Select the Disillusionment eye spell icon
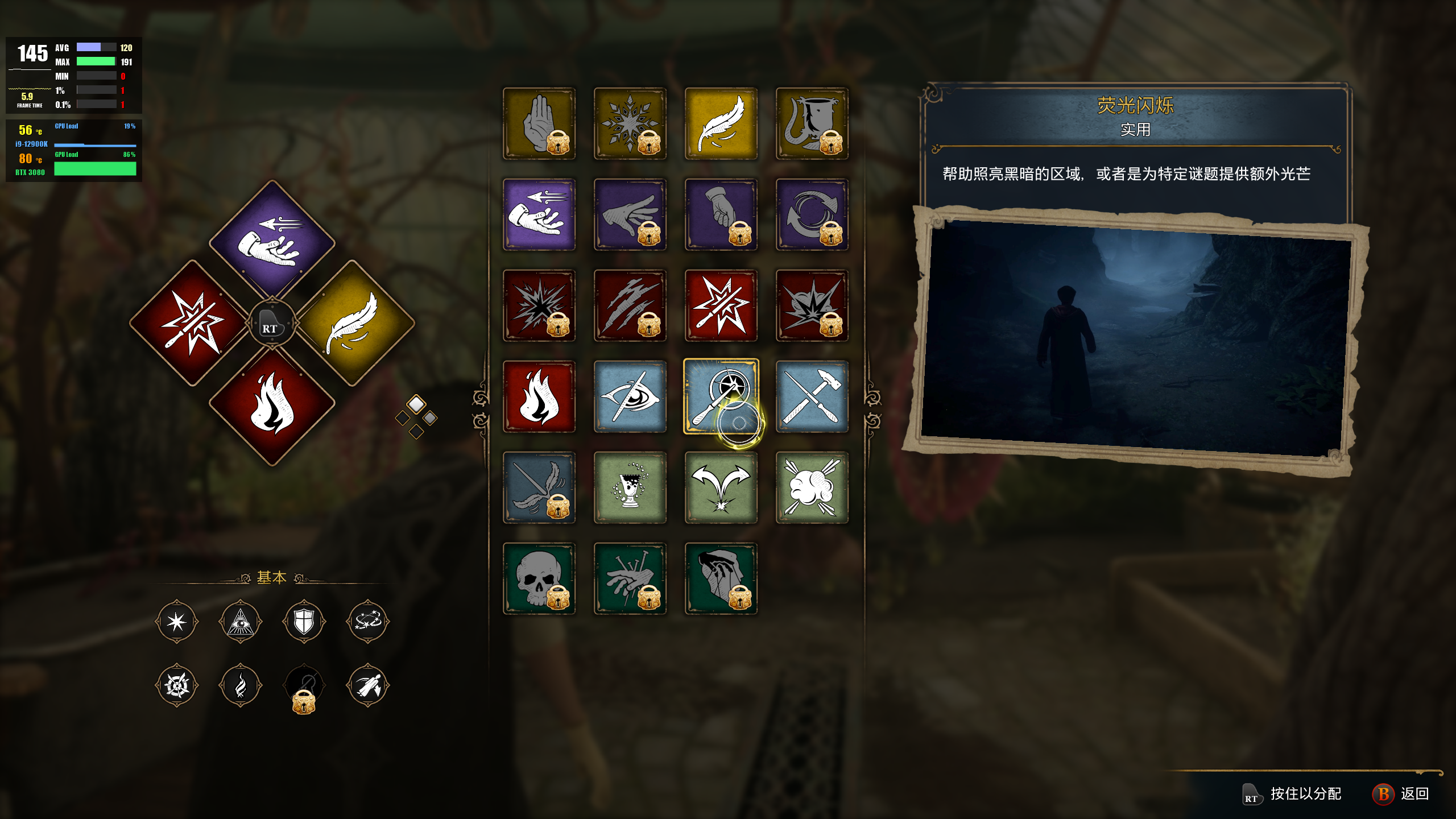The height and width of the screenshot is (819, 1456). [x=630, y=398]
